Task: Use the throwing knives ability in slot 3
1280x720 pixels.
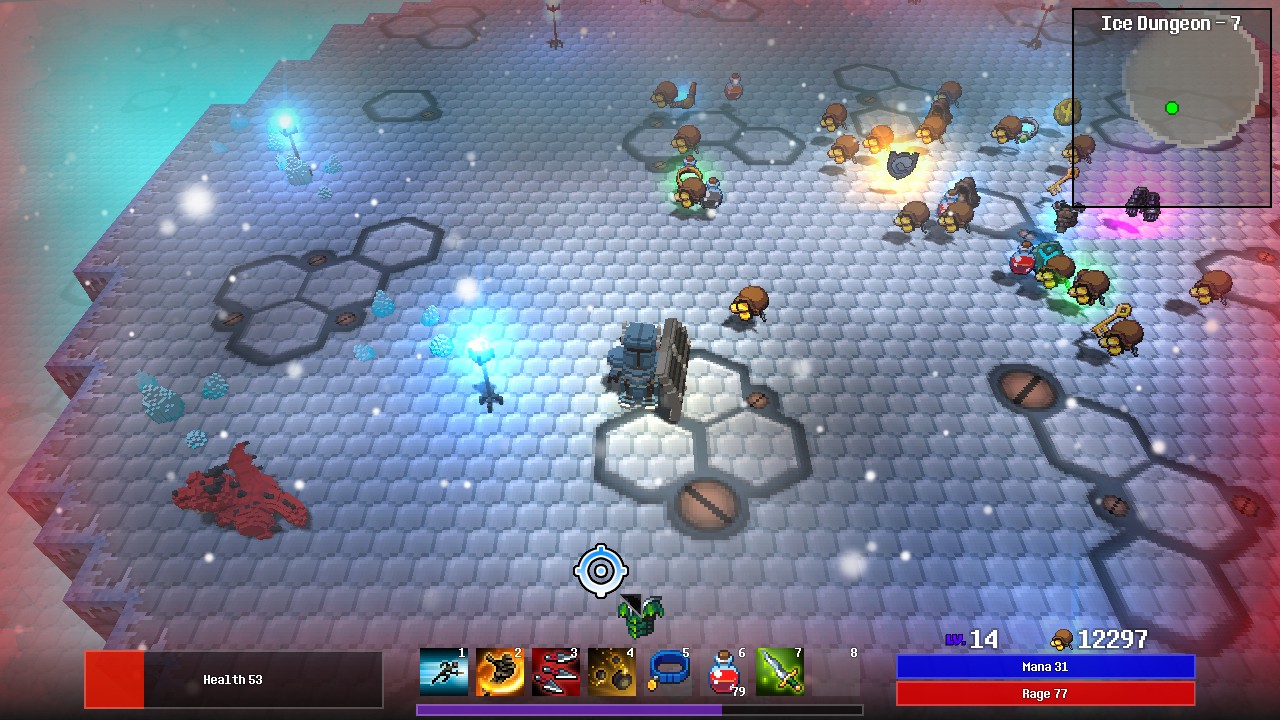Action: coord(553,671)
